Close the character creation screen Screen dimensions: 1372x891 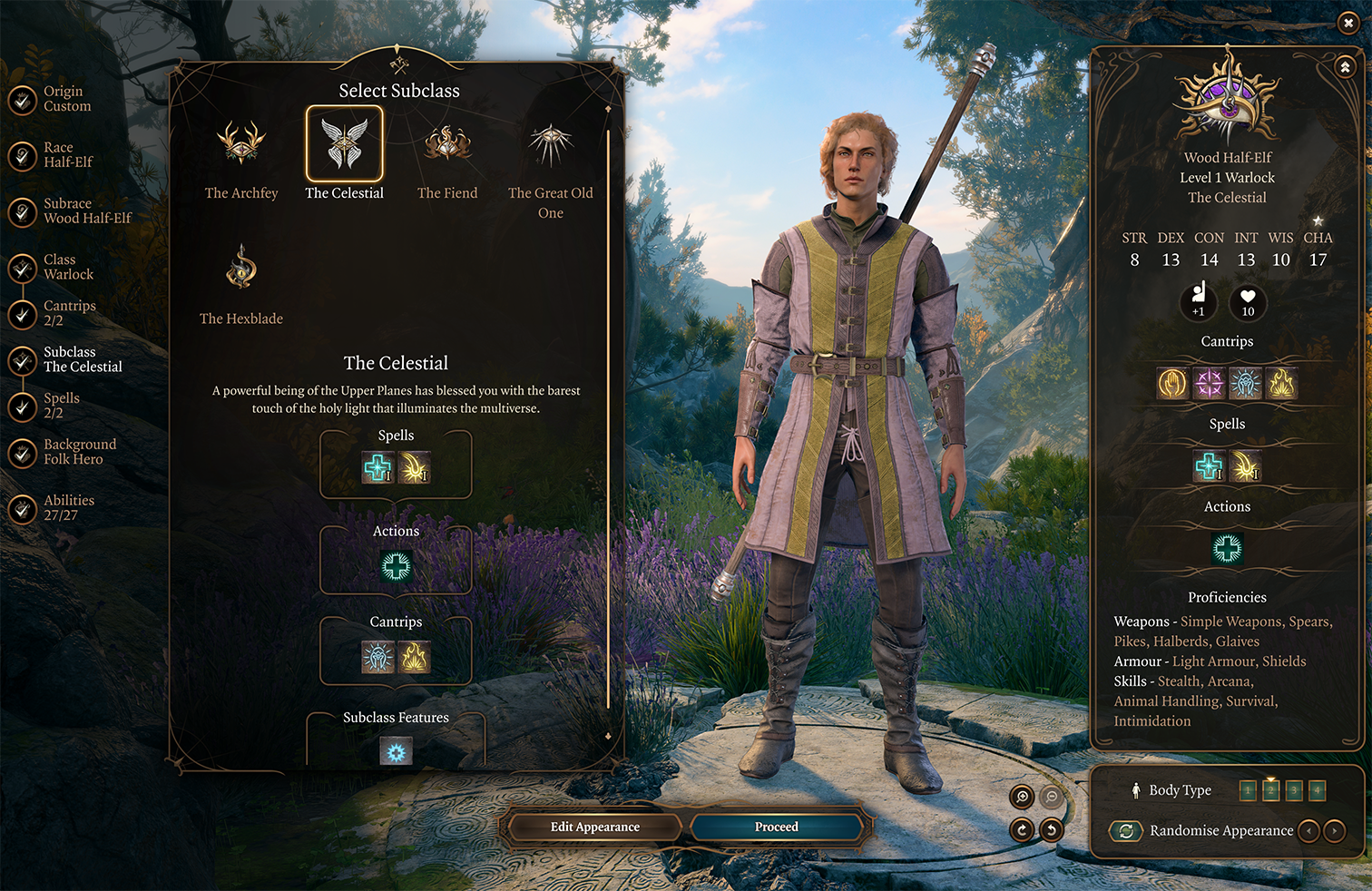(1348, 23)
